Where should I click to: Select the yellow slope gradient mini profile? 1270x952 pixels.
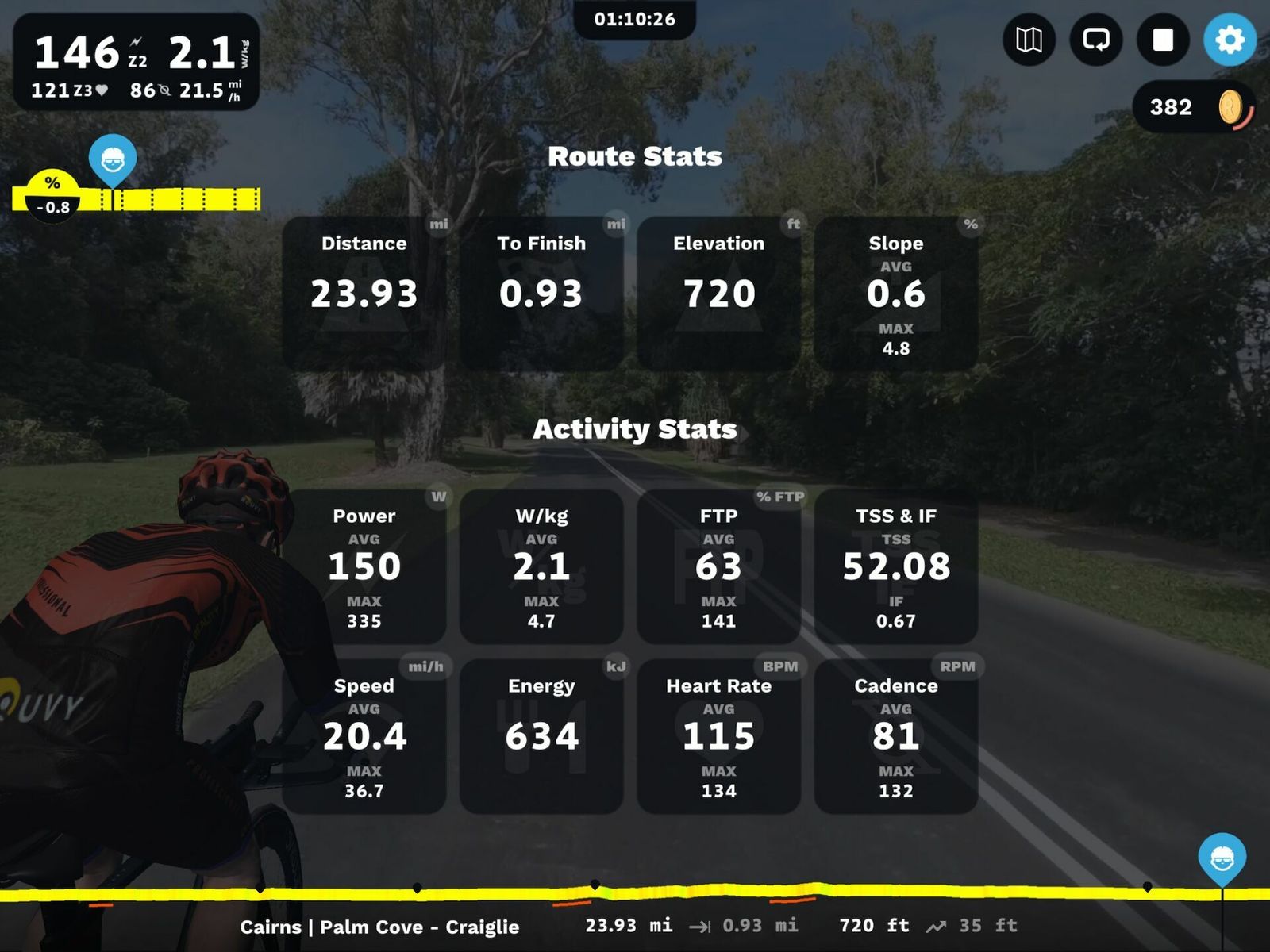click(x=137, y=198)
